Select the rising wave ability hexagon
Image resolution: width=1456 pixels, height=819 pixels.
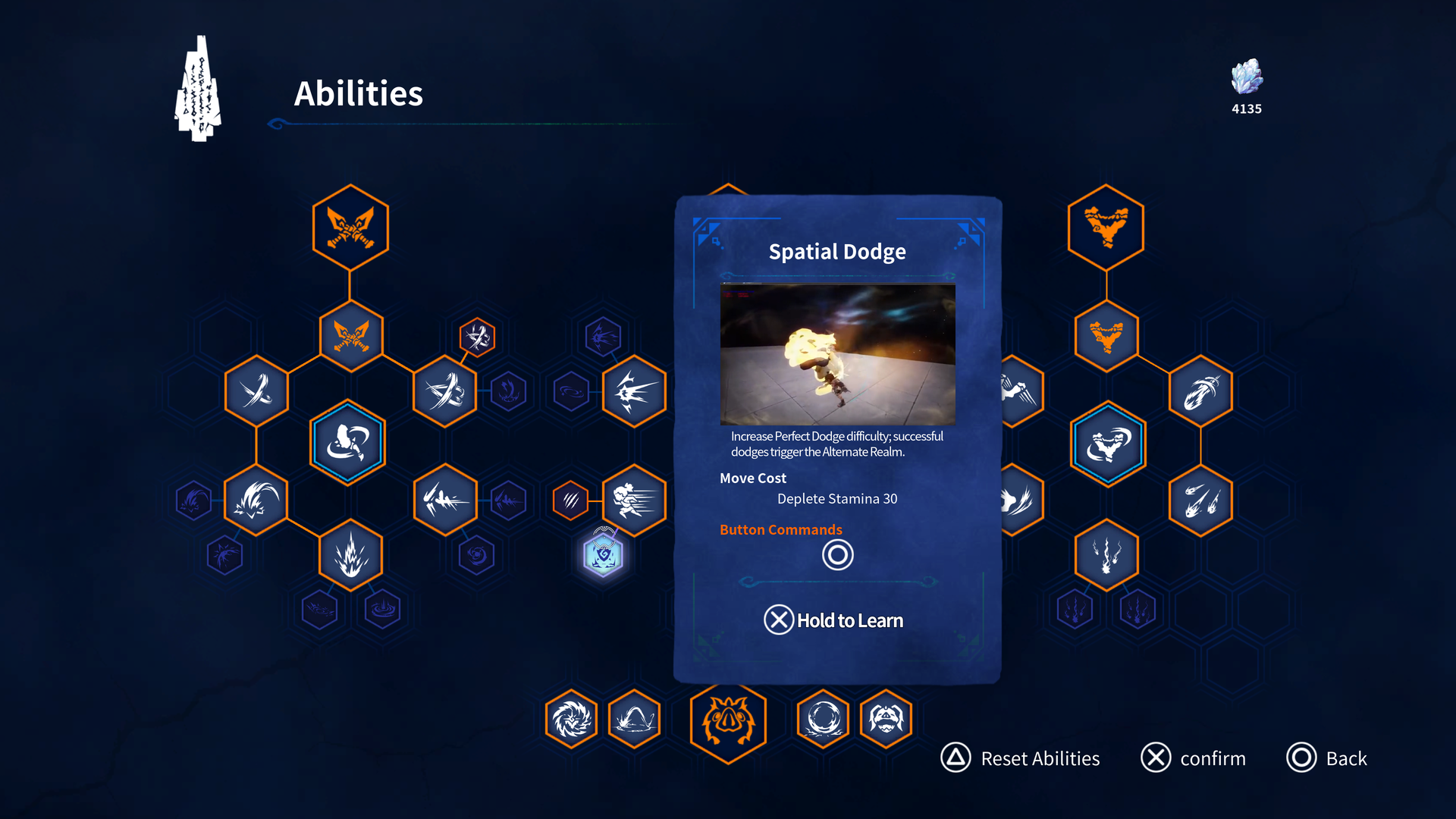pyautogui.click(x=634, y=718)
